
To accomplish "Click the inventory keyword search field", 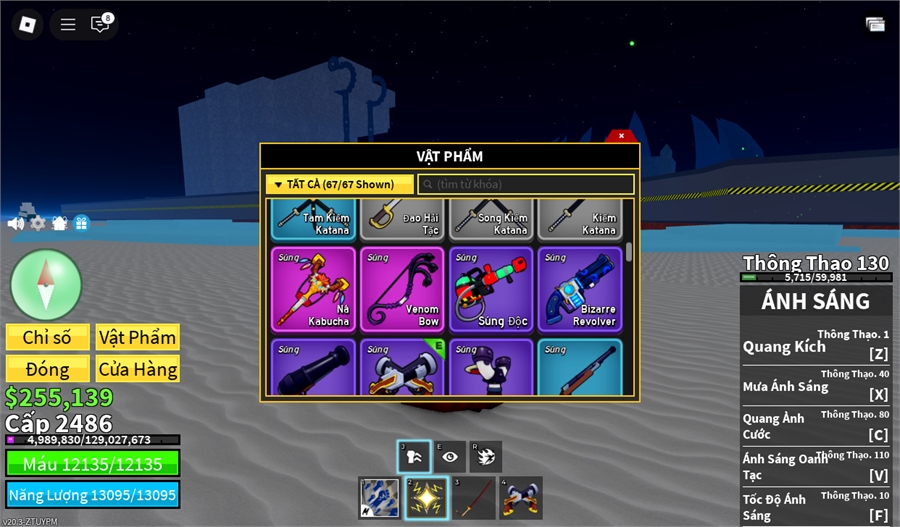I will click(x=526, y=184).
